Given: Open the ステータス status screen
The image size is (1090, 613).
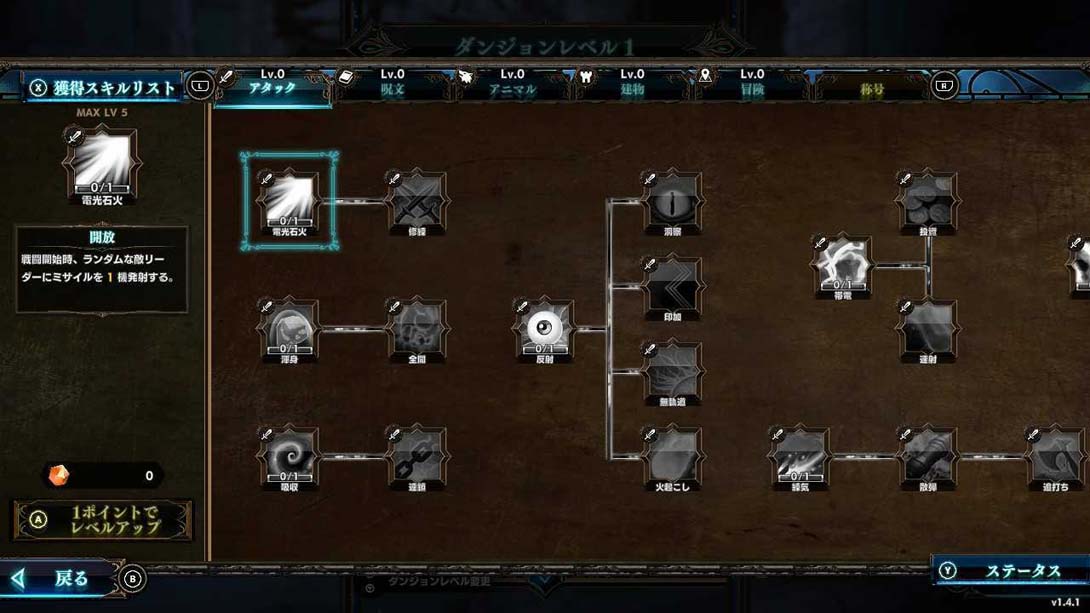Looking at the screenshot, I should point(1012,571).
